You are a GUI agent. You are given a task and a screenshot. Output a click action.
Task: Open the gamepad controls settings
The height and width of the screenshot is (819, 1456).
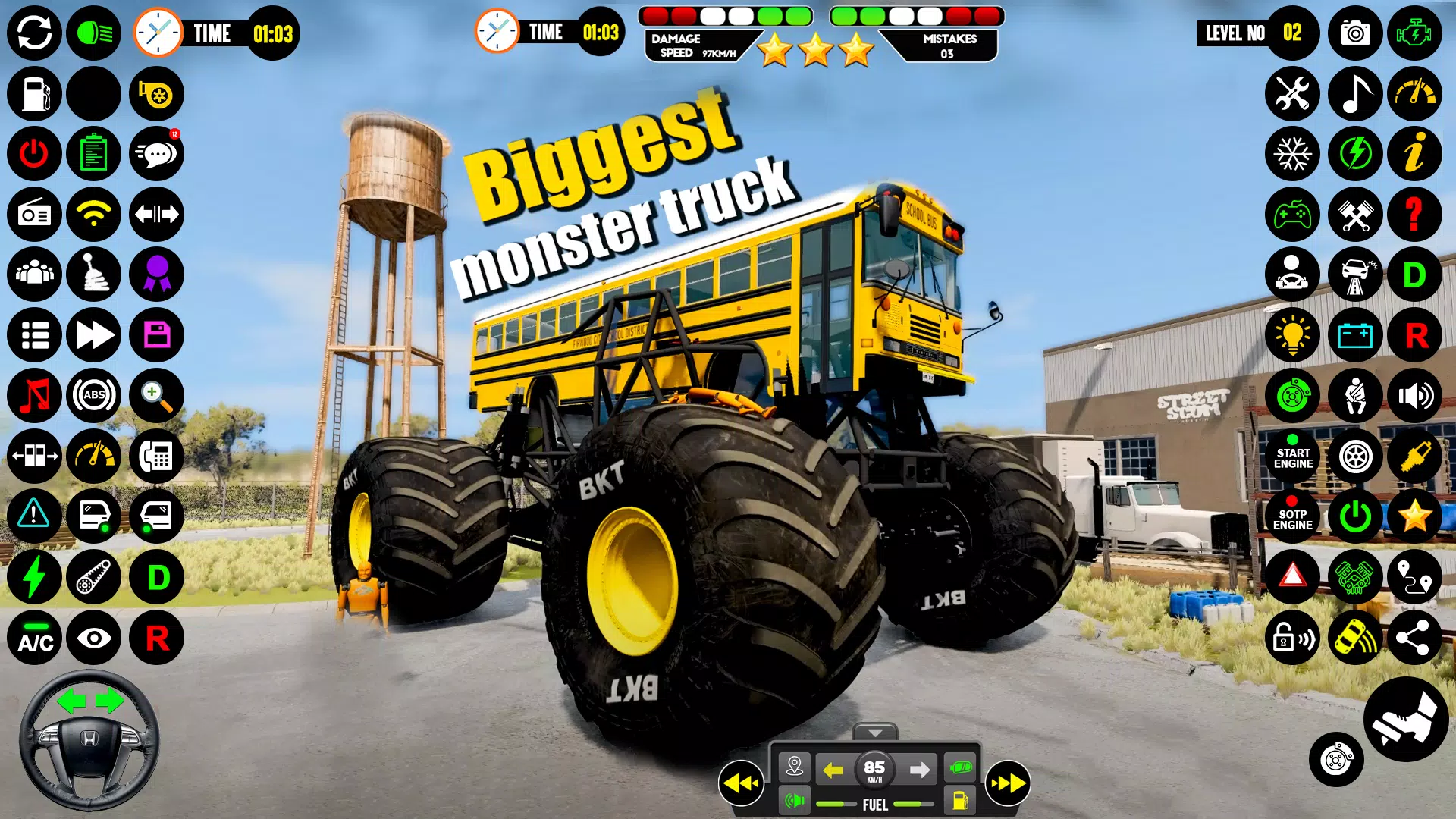coord(1293,215)
